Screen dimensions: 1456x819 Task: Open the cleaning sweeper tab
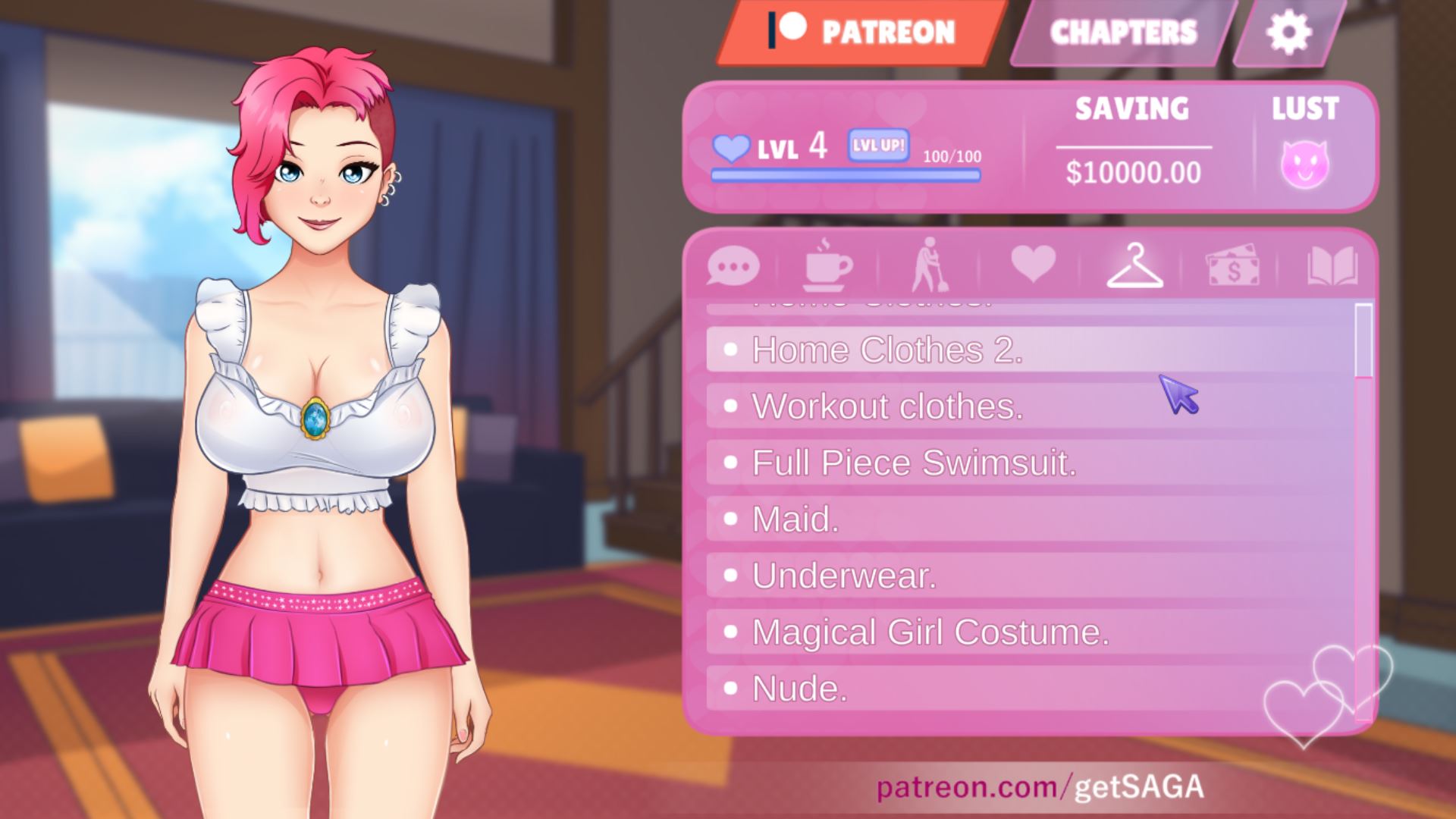(x=927, y=265)
